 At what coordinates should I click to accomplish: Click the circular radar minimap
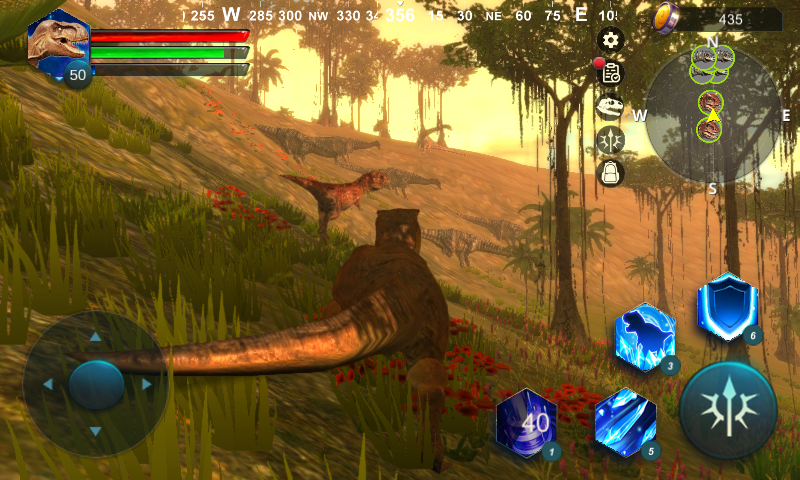[712, 116]
